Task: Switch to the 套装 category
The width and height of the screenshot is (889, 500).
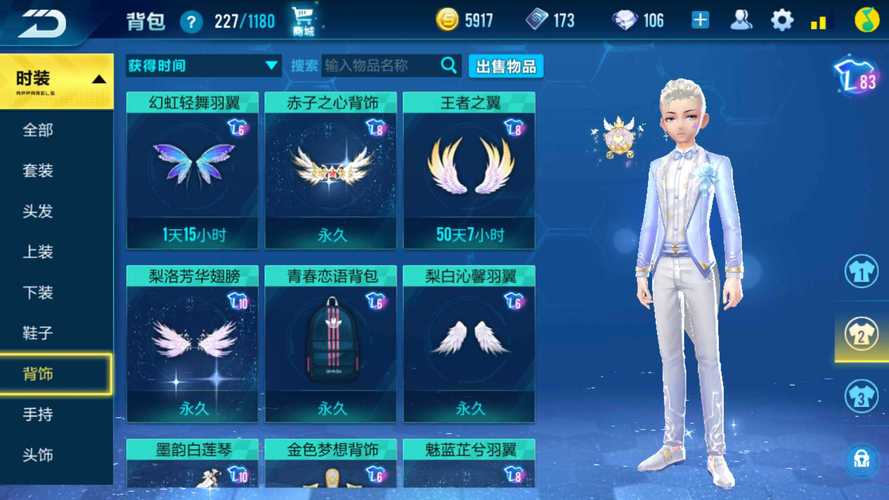Action: 38,171
